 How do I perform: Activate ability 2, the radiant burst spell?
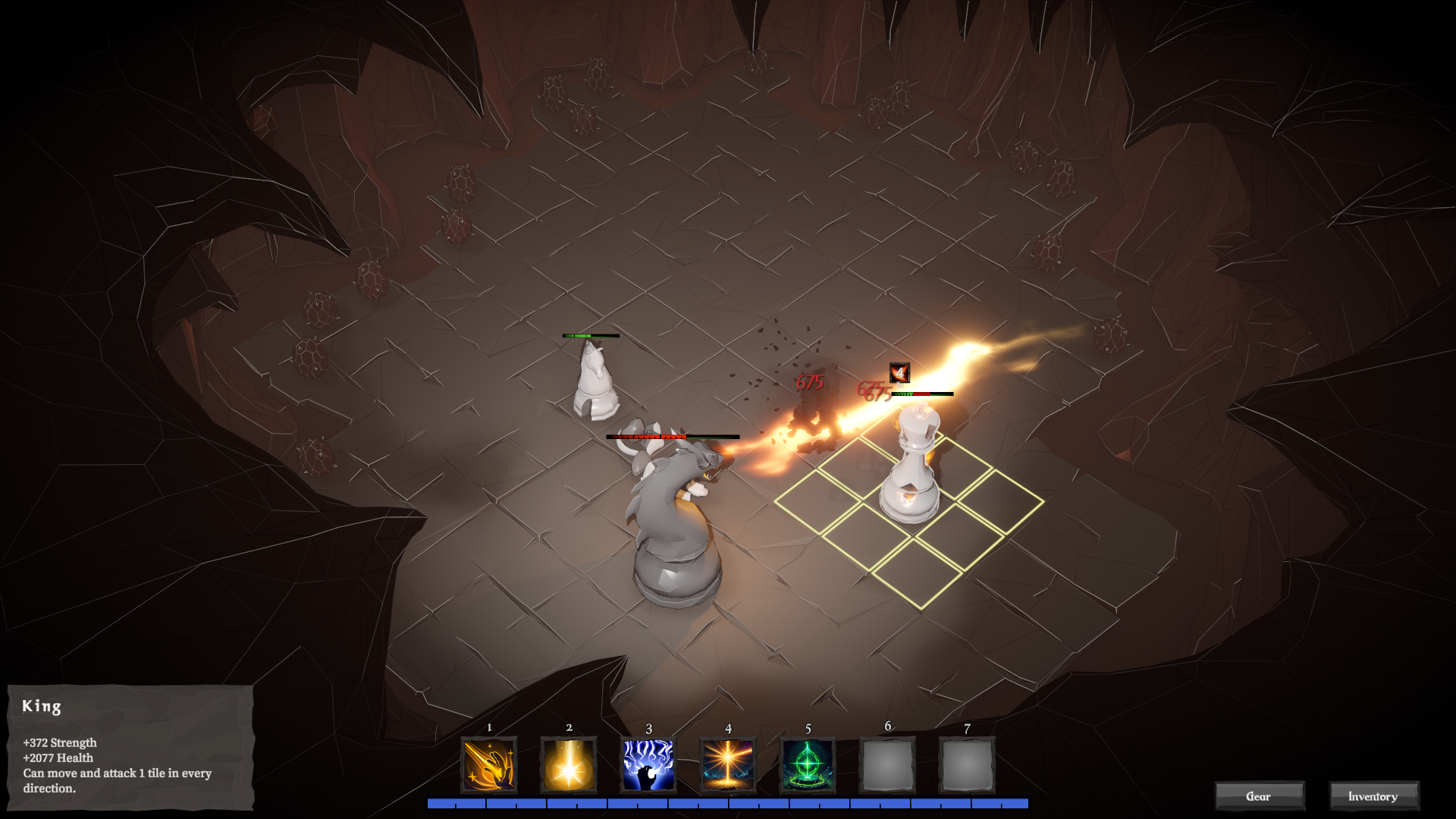click(568, 765)
